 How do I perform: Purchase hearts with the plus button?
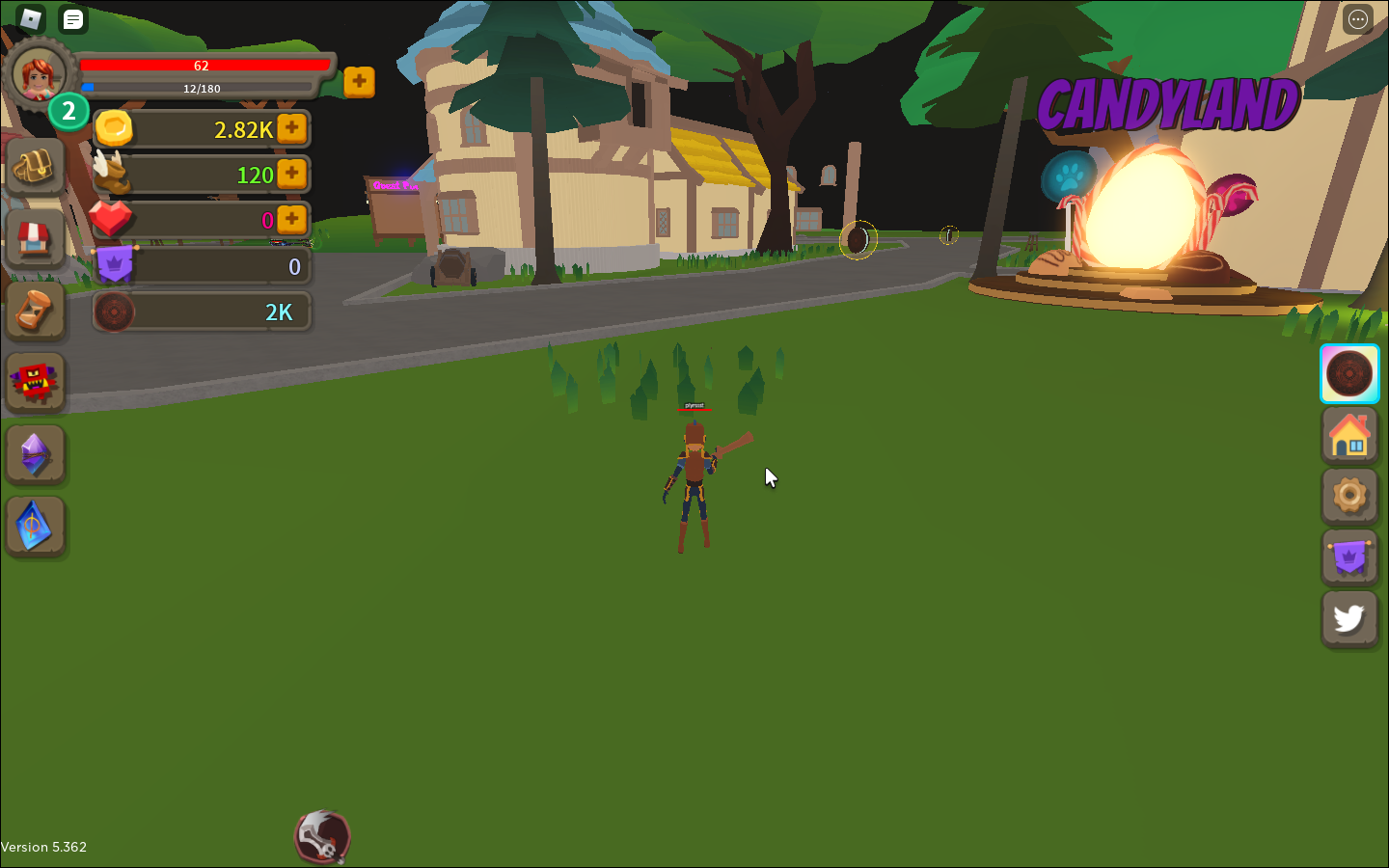click(291, 220)
